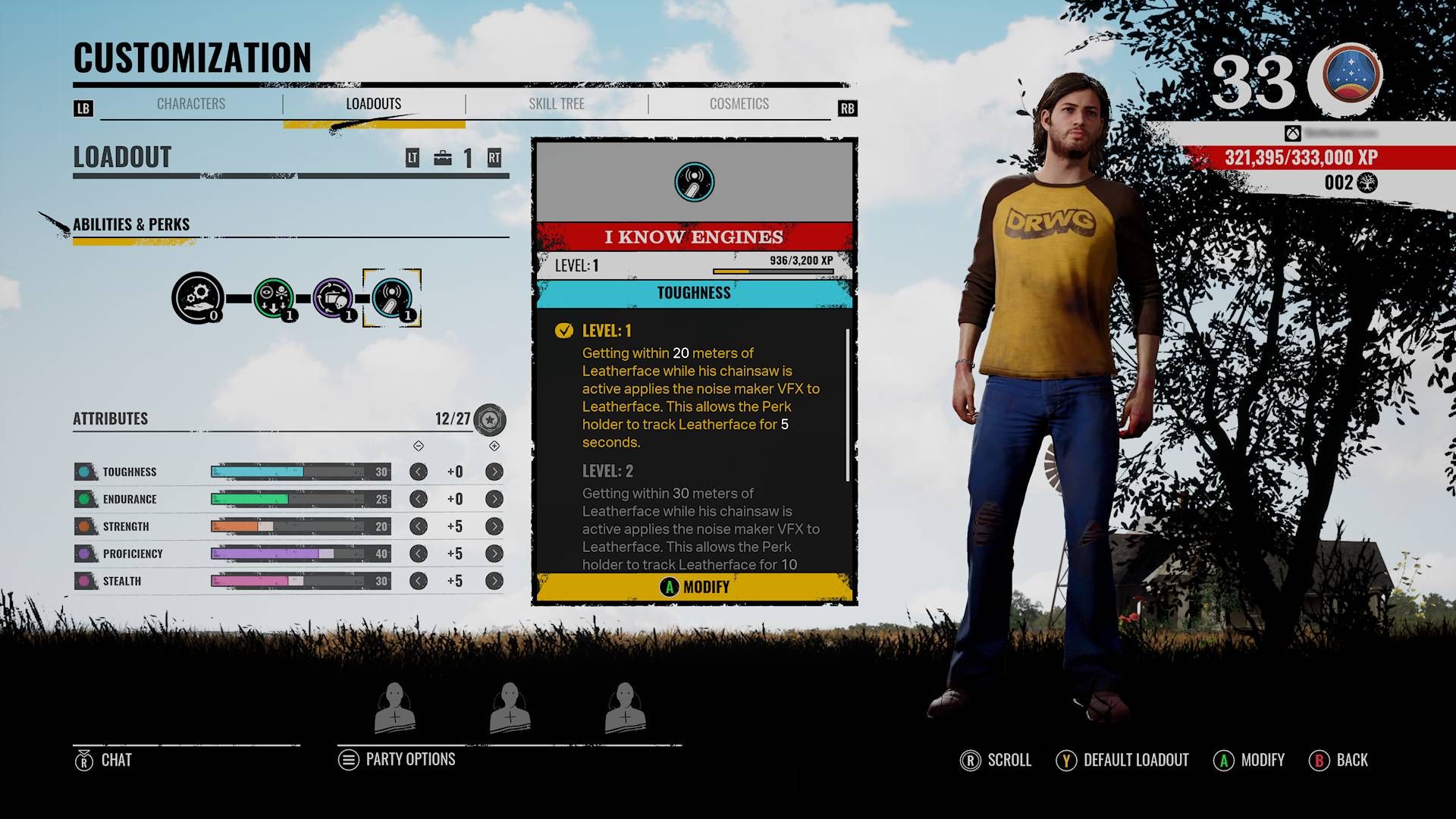Modify the I Know Engines perk

click(x=695, y=587)
